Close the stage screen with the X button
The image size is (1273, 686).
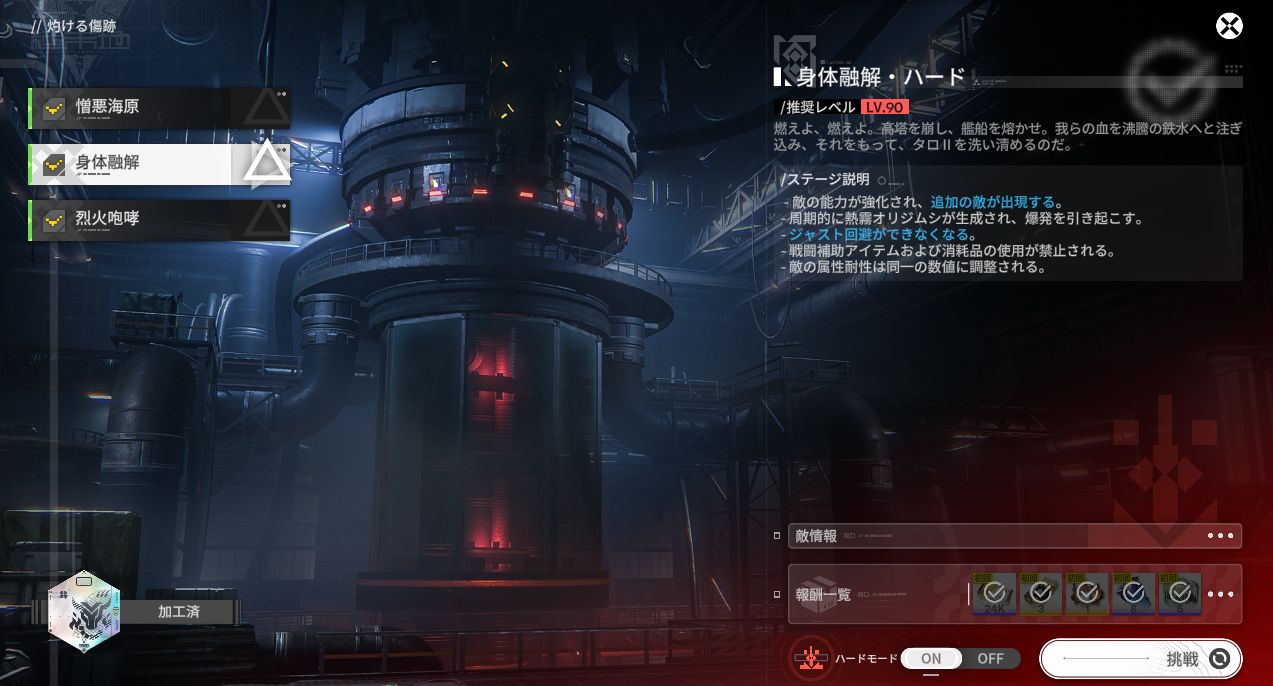click(1229, 26)
